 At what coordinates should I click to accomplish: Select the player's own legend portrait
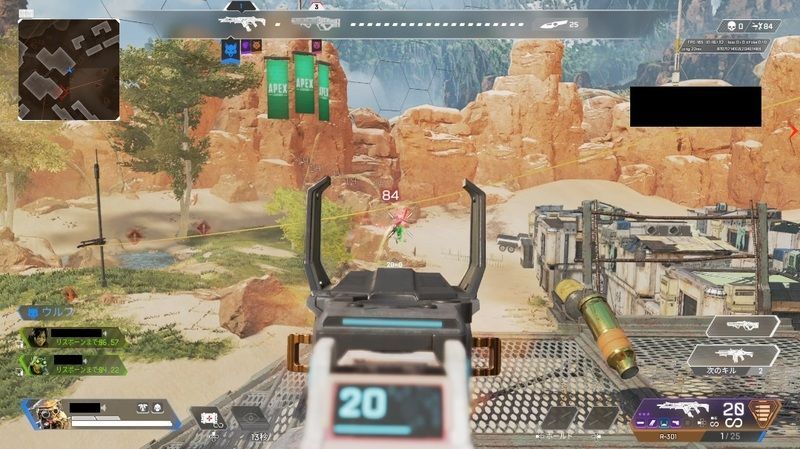[x=47, y=414]
